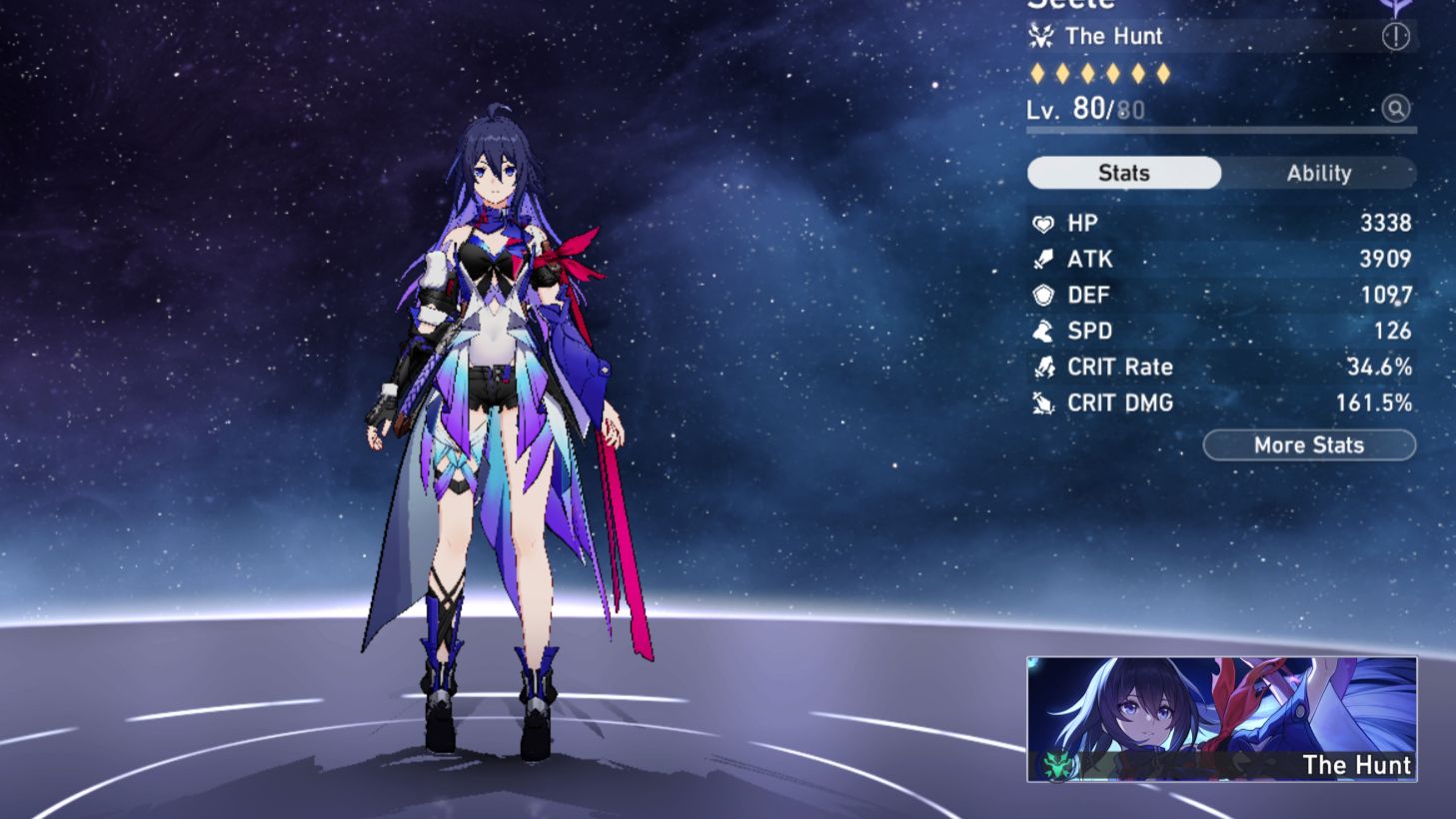Click the CRIT DMG icon
This screenshot has height=819, width=1456.
point(1043,404)
